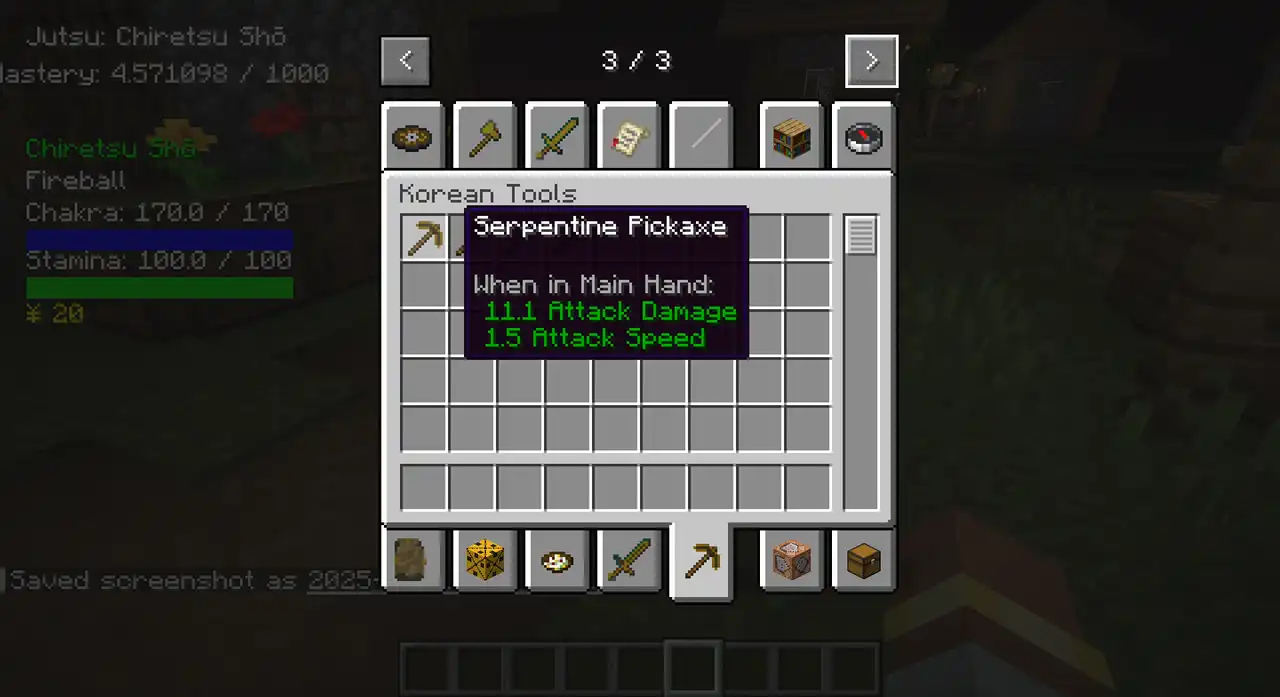Open the yellow patterned block tab
1280x697 pixels.
pyautogui.click(x=484, y=560)
